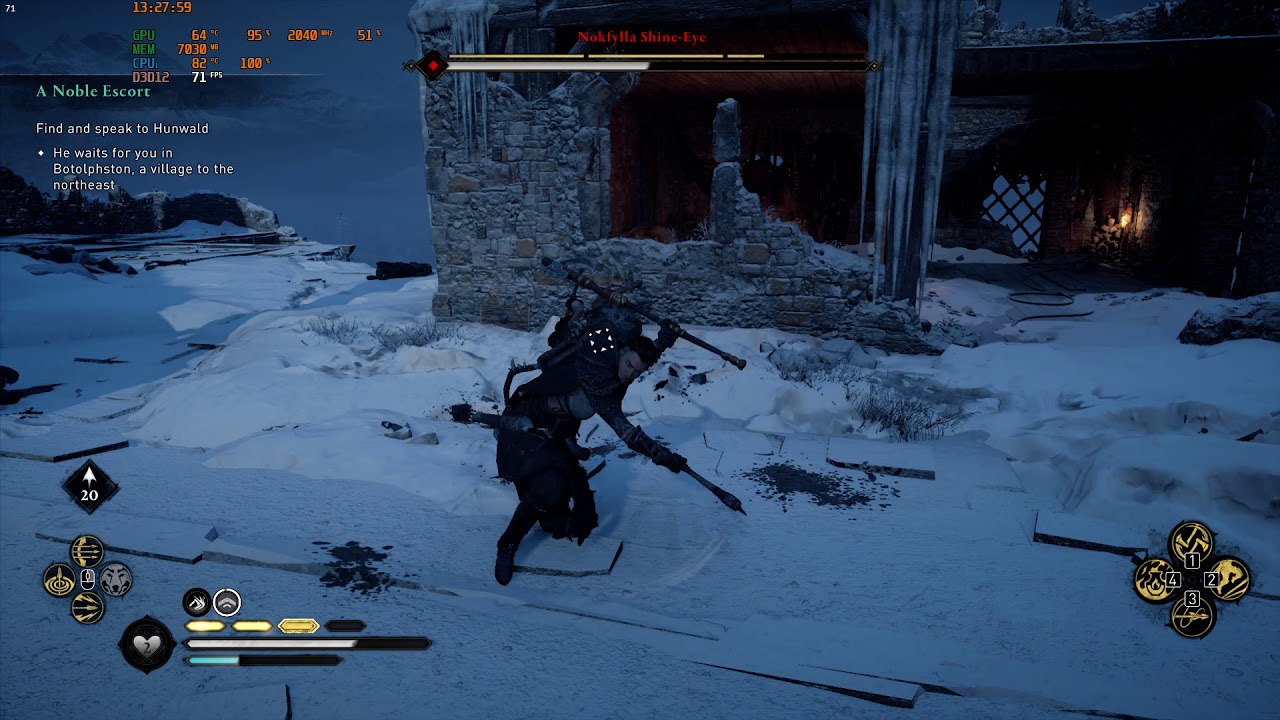This screenshot has height=720, width=1280.
Task: Use the heart ration healing icon
Action: [x=147, y=646]
